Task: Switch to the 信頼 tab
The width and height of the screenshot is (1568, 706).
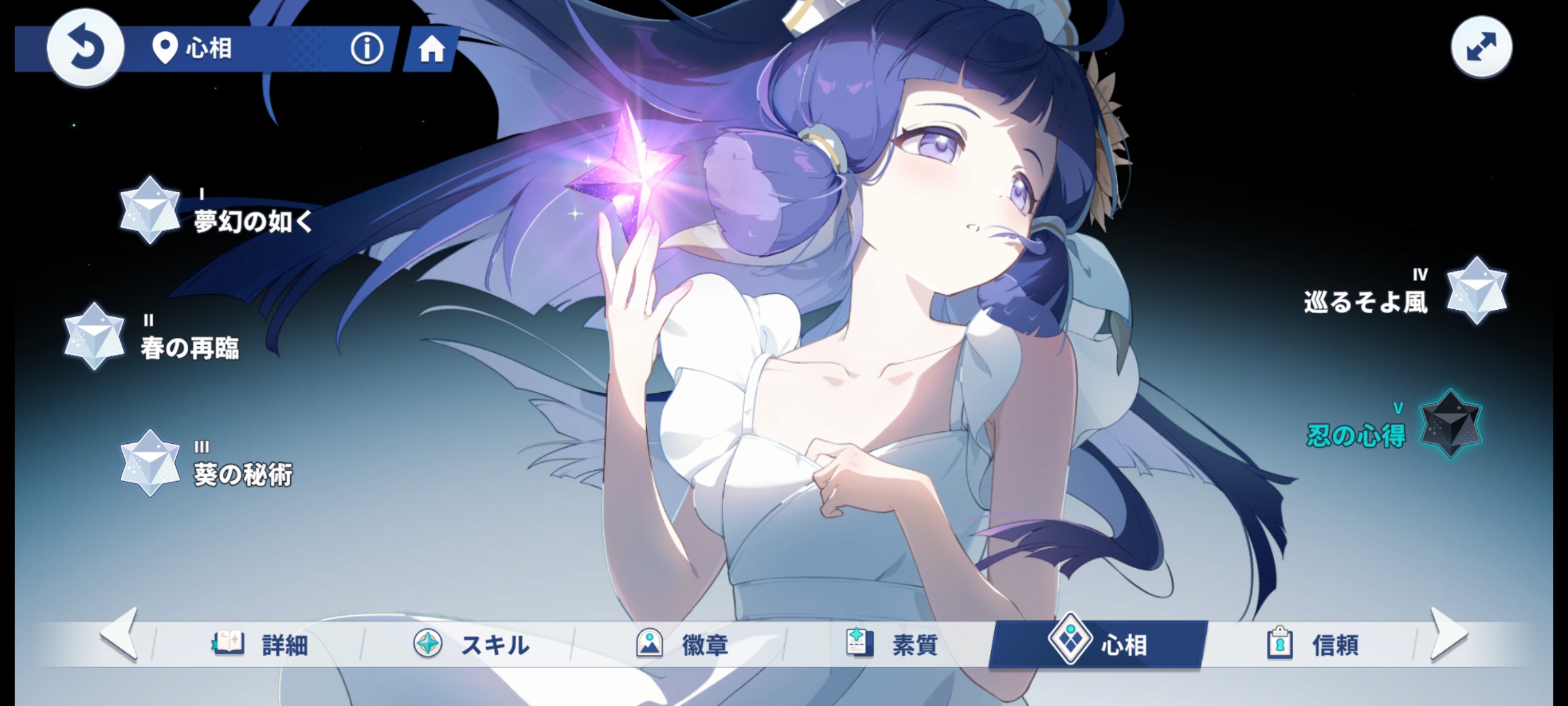Action: click(x=1312, y=645)
